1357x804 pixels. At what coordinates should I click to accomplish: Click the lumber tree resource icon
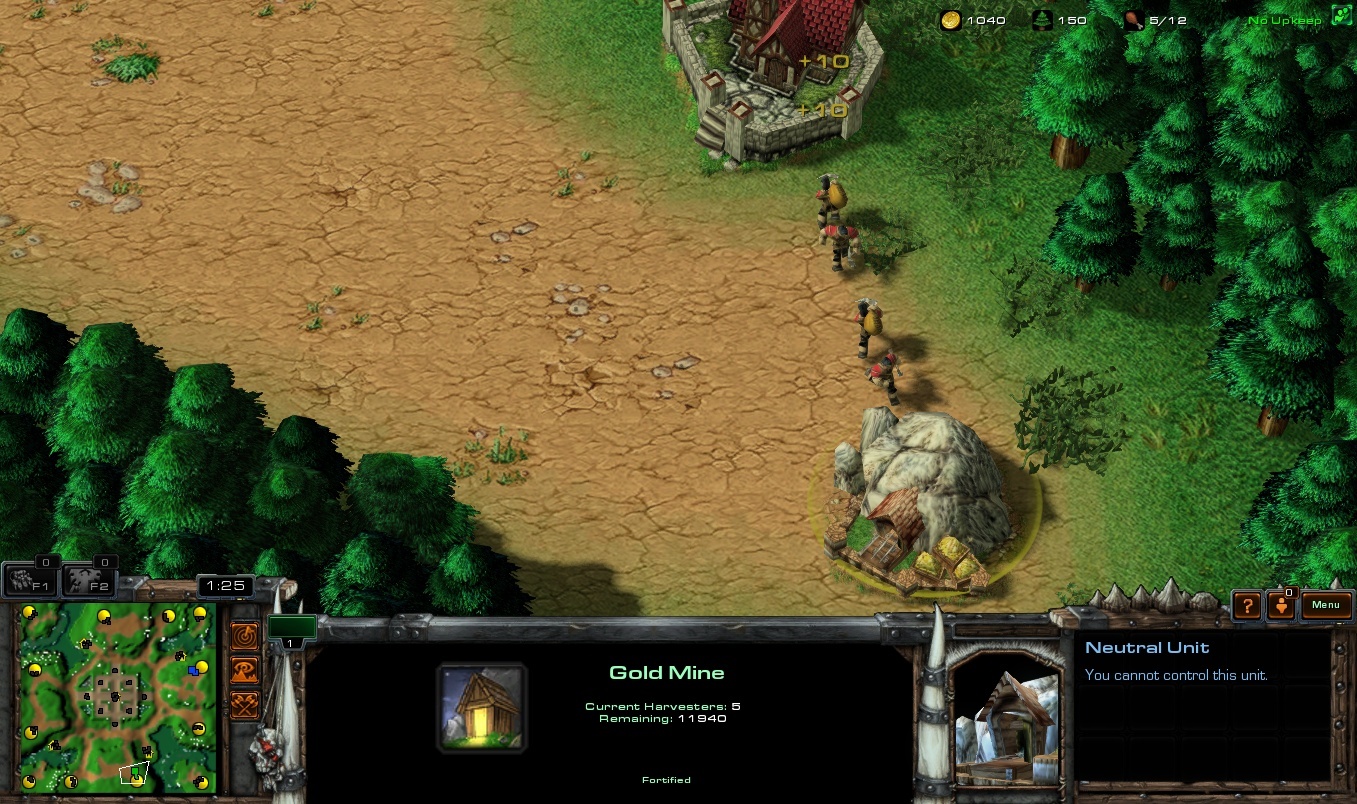pyautogui.click(x=1043, y=20)
